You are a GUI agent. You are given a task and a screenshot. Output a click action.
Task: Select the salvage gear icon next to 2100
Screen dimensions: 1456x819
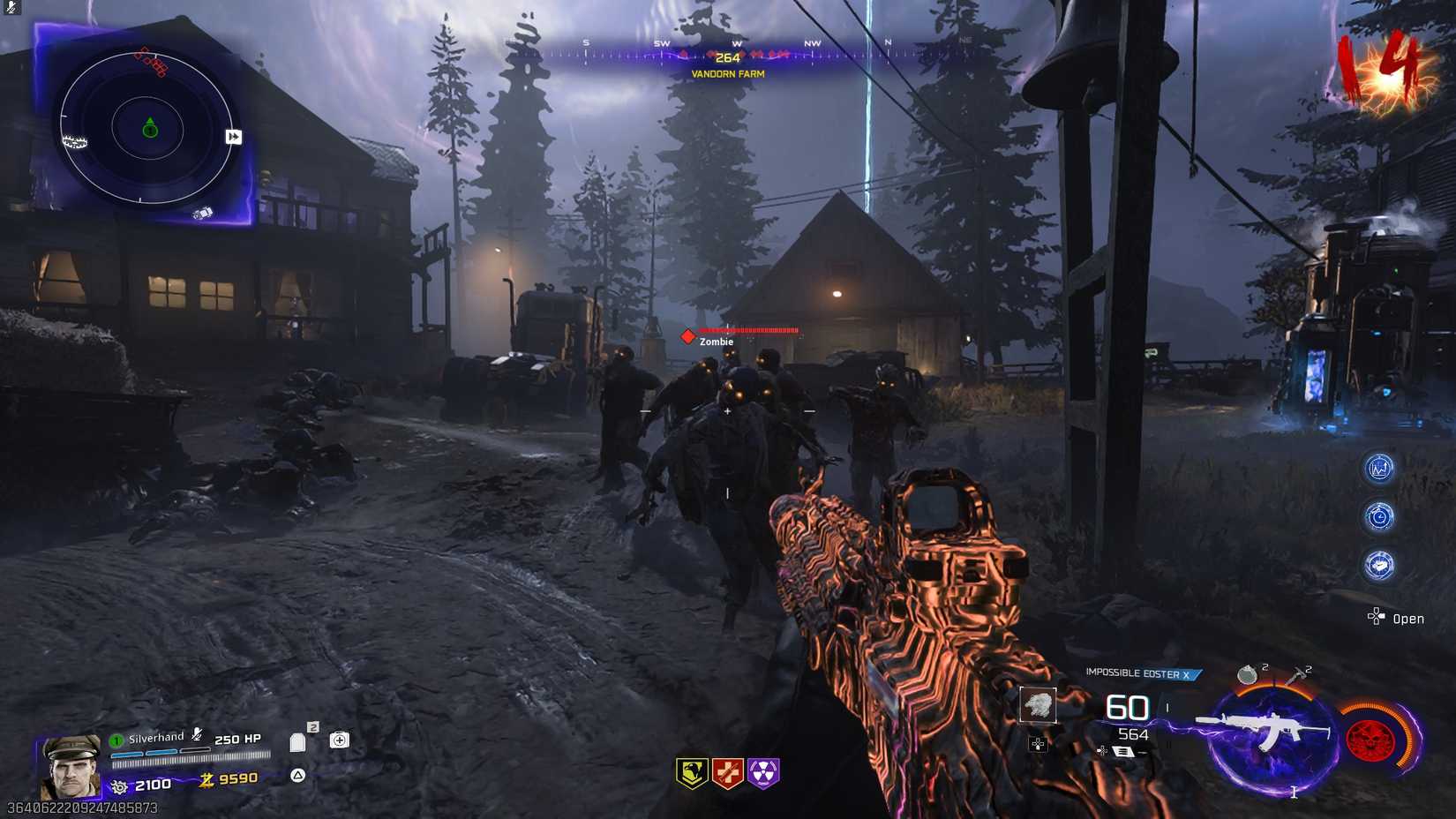tap(119, 785)
